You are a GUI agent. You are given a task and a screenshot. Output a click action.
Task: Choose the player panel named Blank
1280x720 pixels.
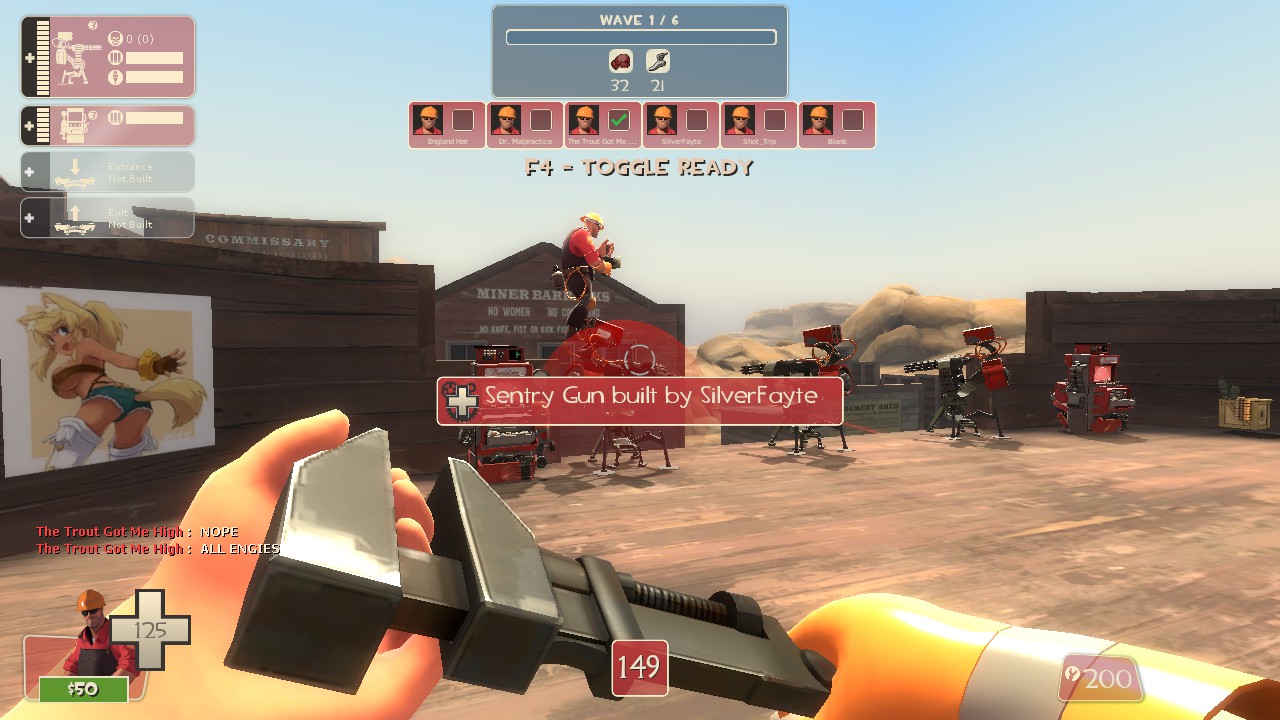pos(837,125)
